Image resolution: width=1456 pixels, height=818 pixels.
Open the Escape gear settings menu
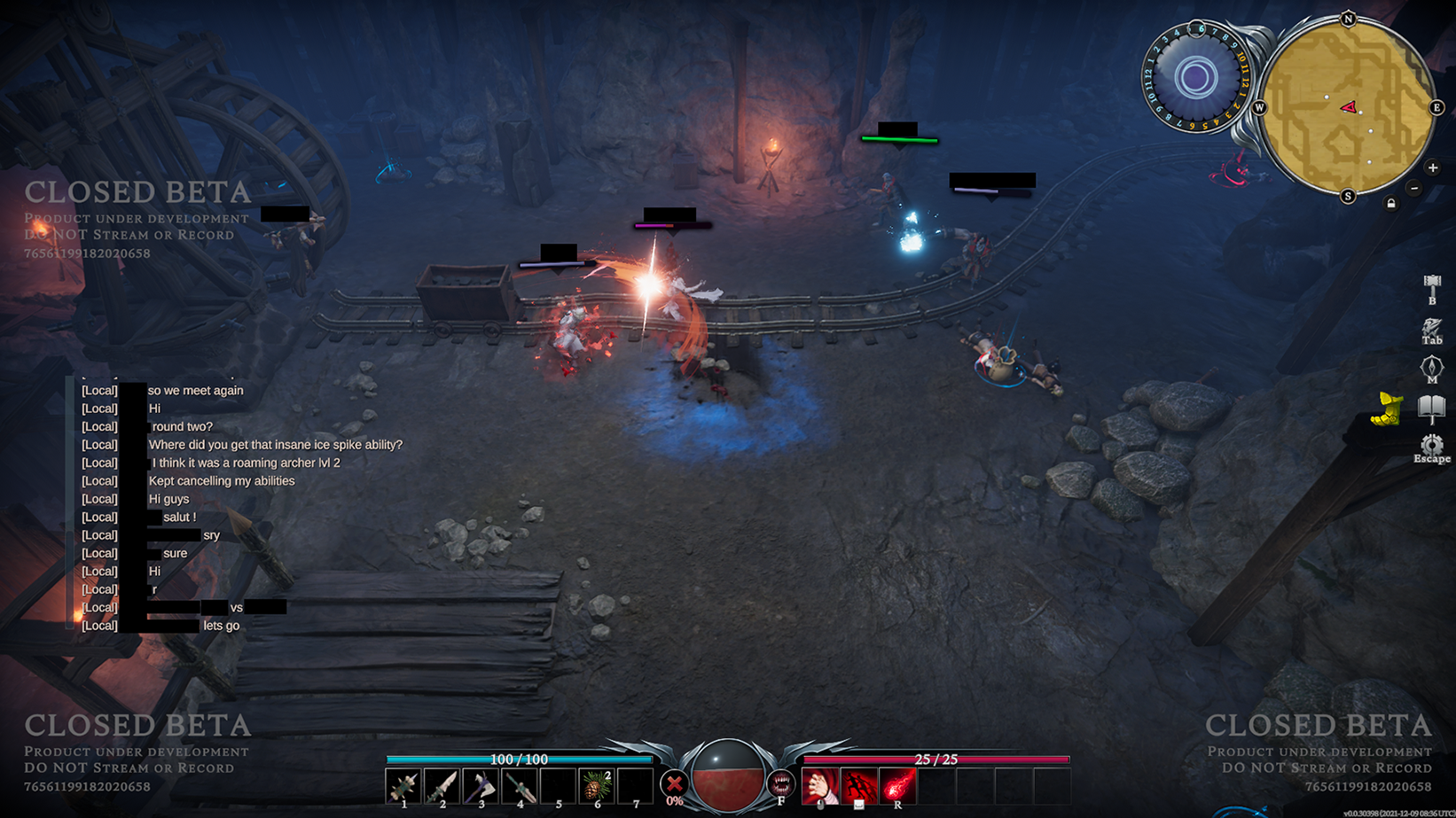click(1431, 446)
